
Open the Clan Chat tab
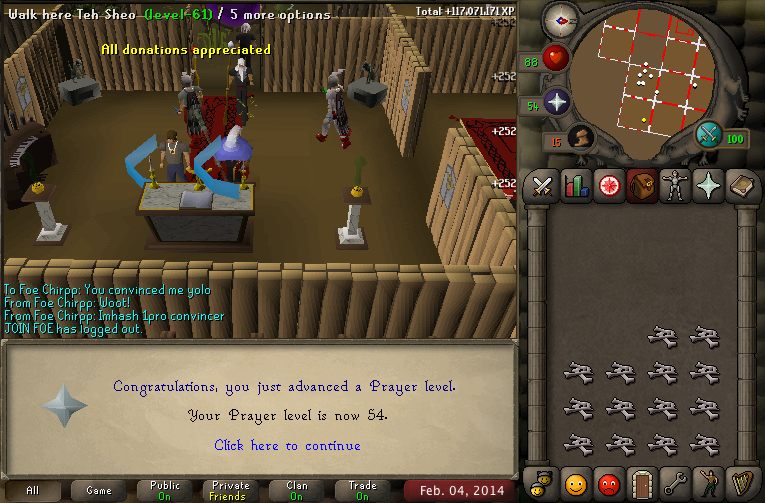click(x=542, y=485)
